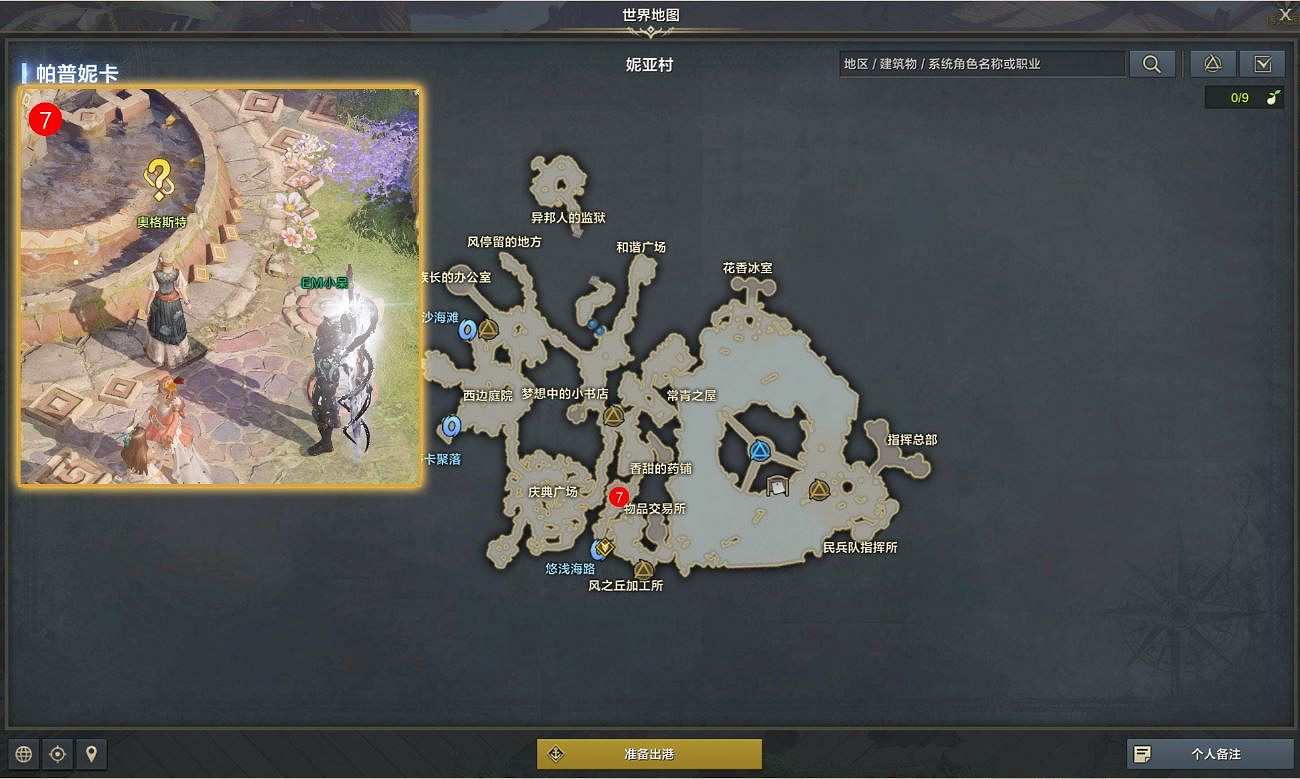Click the checkmark box icon in the top right
The image size is (1300, 779).
coord(1262,63)
